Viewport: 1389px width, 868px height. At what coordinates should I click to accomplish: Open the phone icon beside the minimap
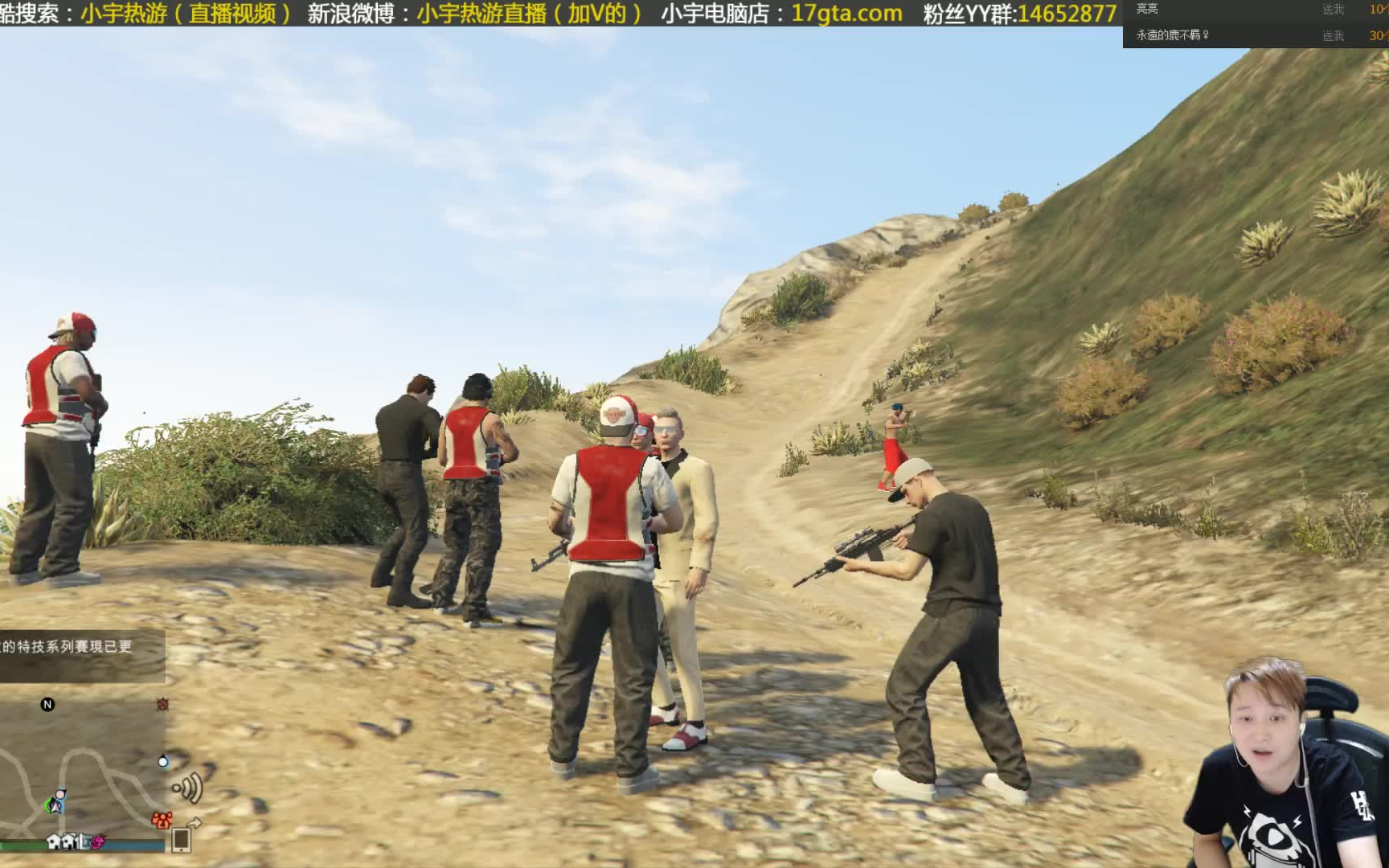pyautogui.click(x=182, y=841)
